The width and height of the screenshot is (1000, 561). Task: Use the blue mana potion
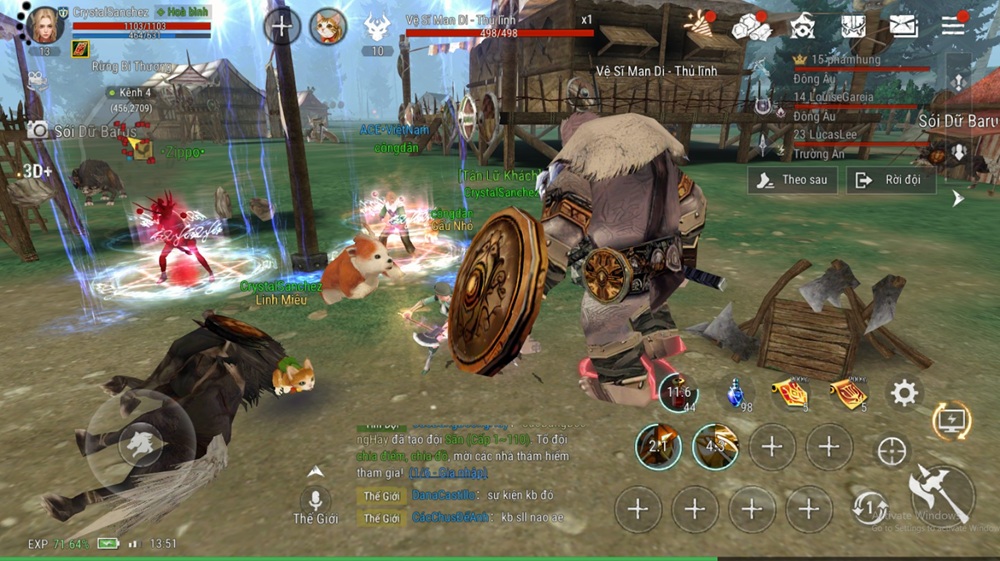click(x=737, y=392)
